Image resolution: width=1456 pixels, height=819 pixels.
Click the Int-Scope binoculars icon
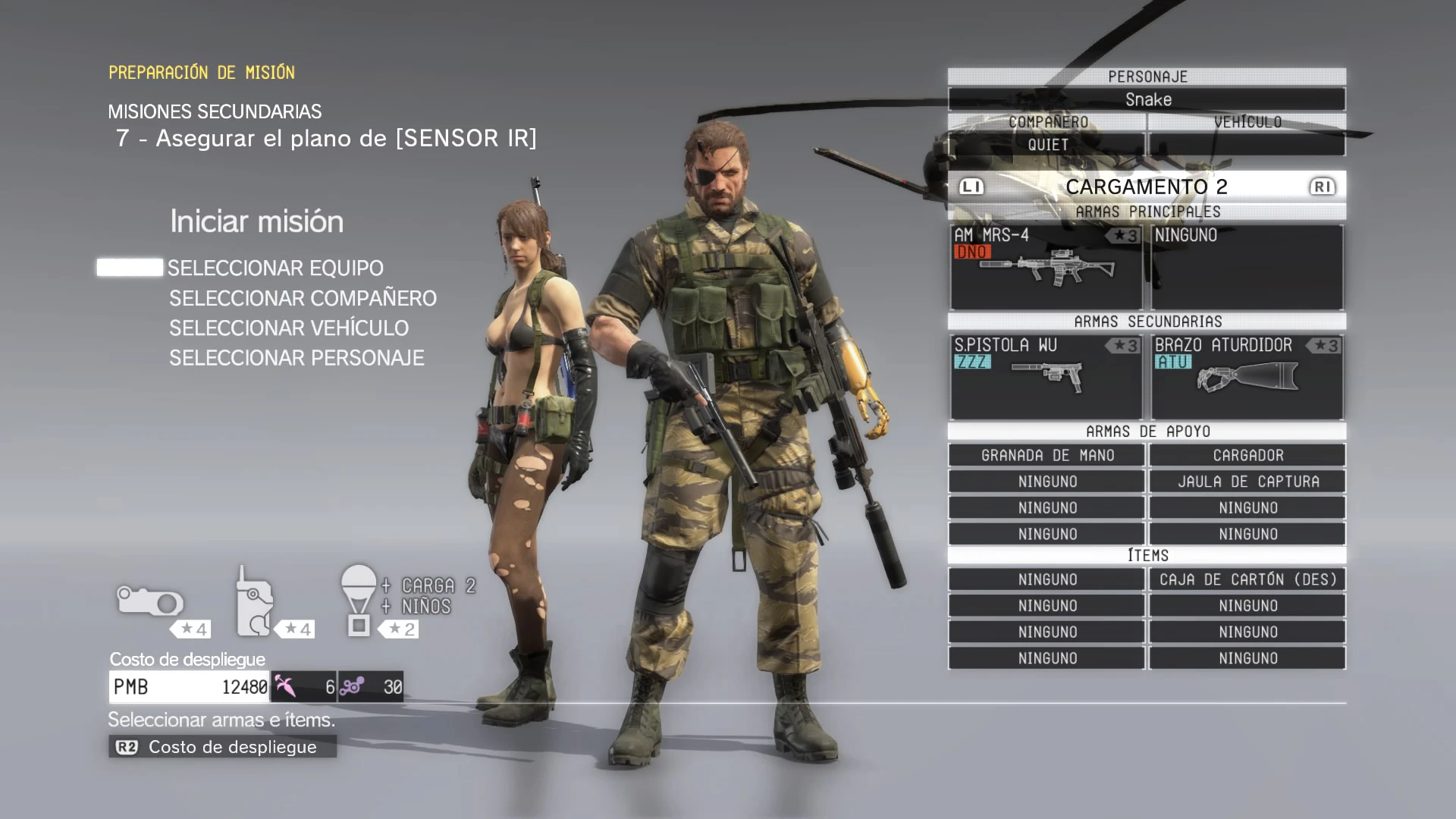[150, 601]
